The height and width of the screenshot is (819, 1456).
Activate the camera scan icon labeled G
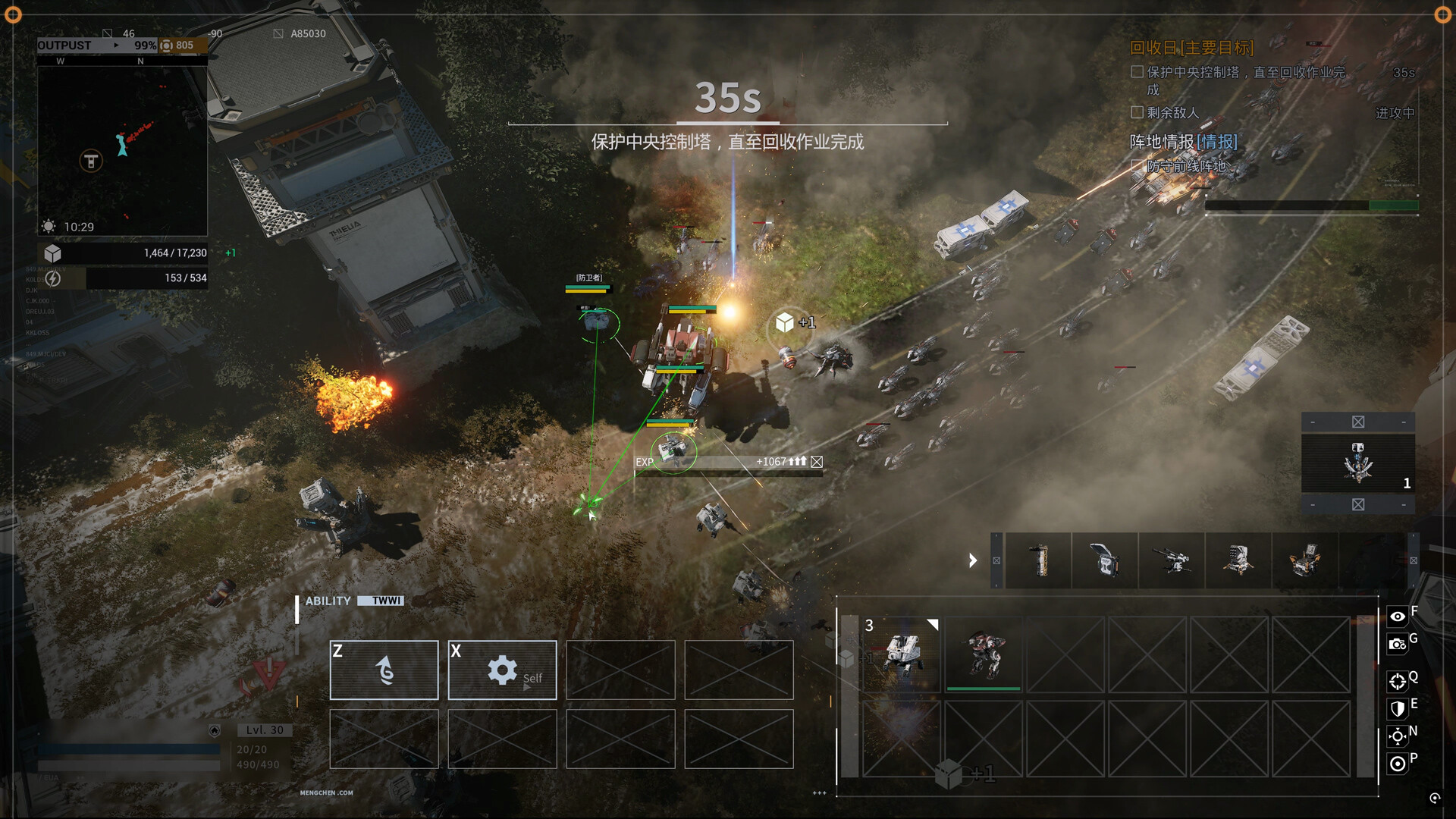tap(1398, 645)
